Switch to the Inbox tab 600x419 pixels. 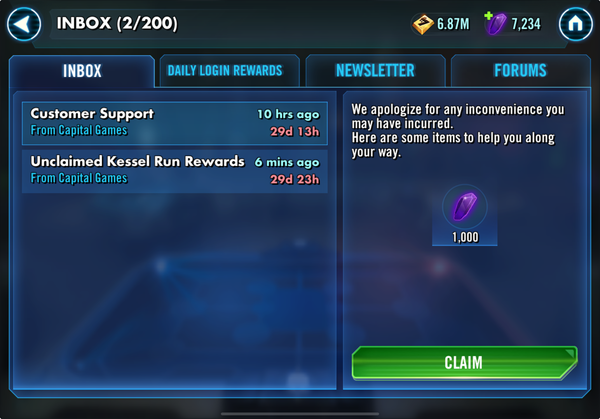82,71
